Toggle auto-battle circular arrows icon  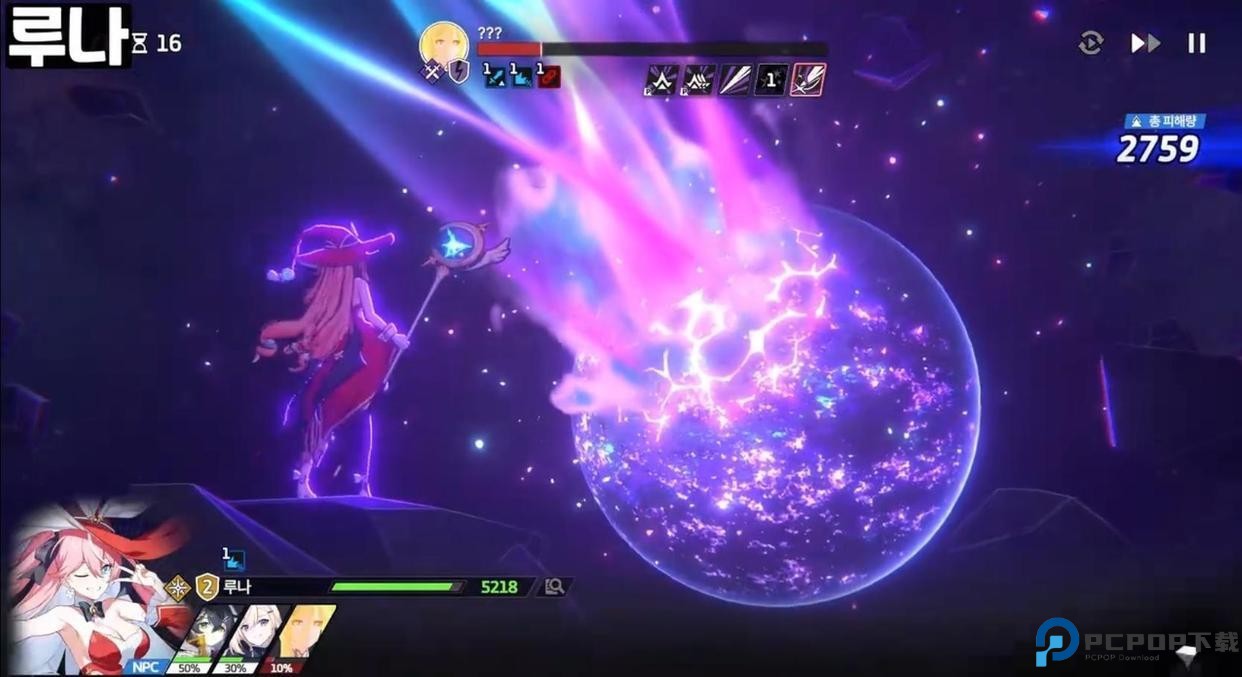[x=1090, y=43]
